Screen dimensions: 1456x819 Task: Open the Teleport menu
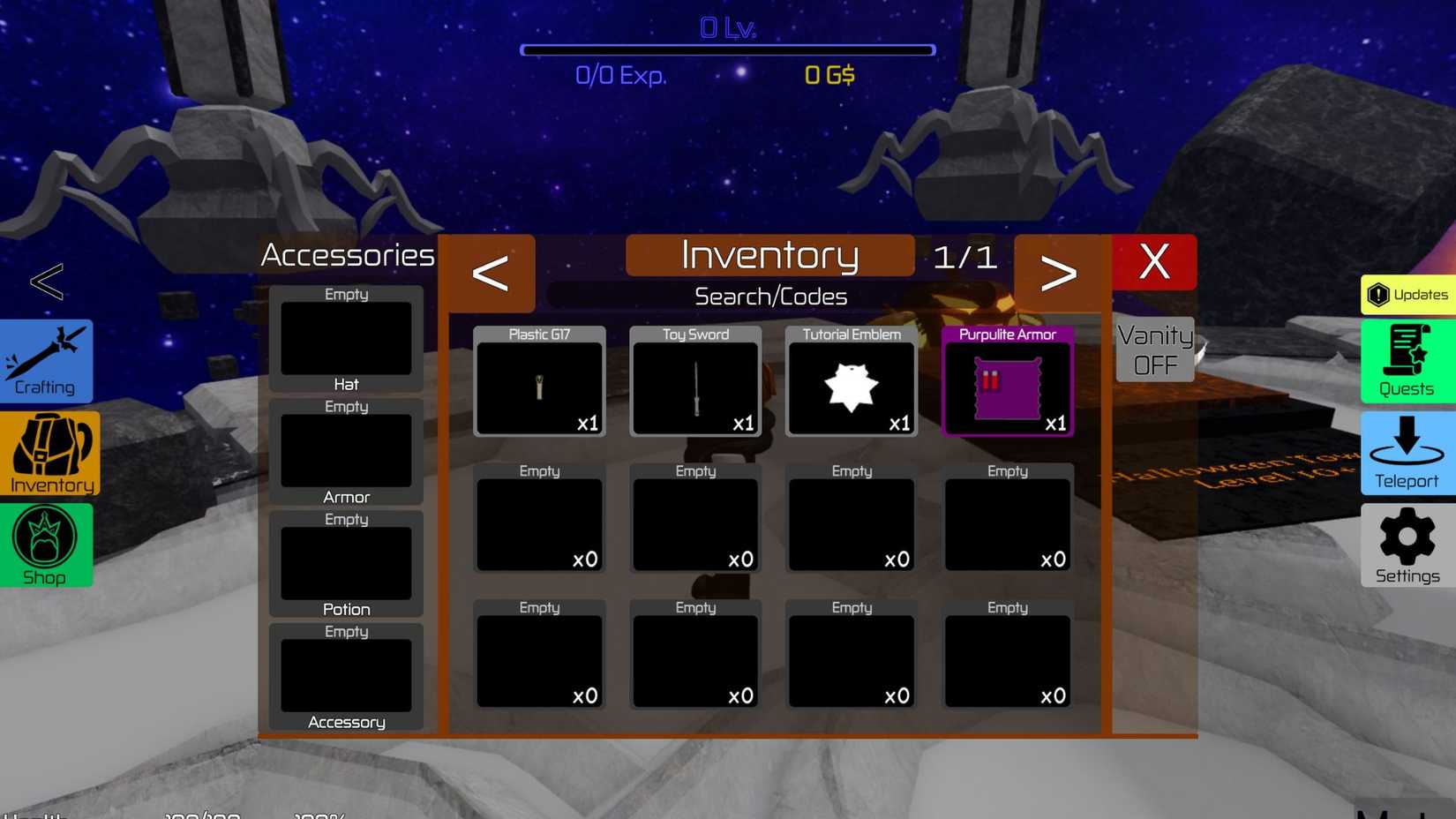tap(1406, 454)
